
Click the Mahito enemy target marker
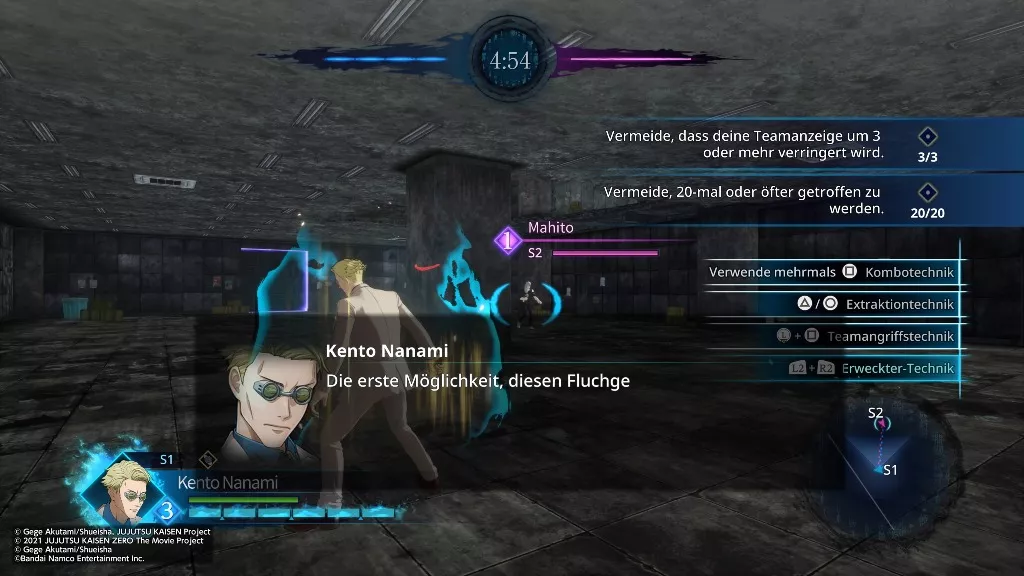[x=507, y=240]
